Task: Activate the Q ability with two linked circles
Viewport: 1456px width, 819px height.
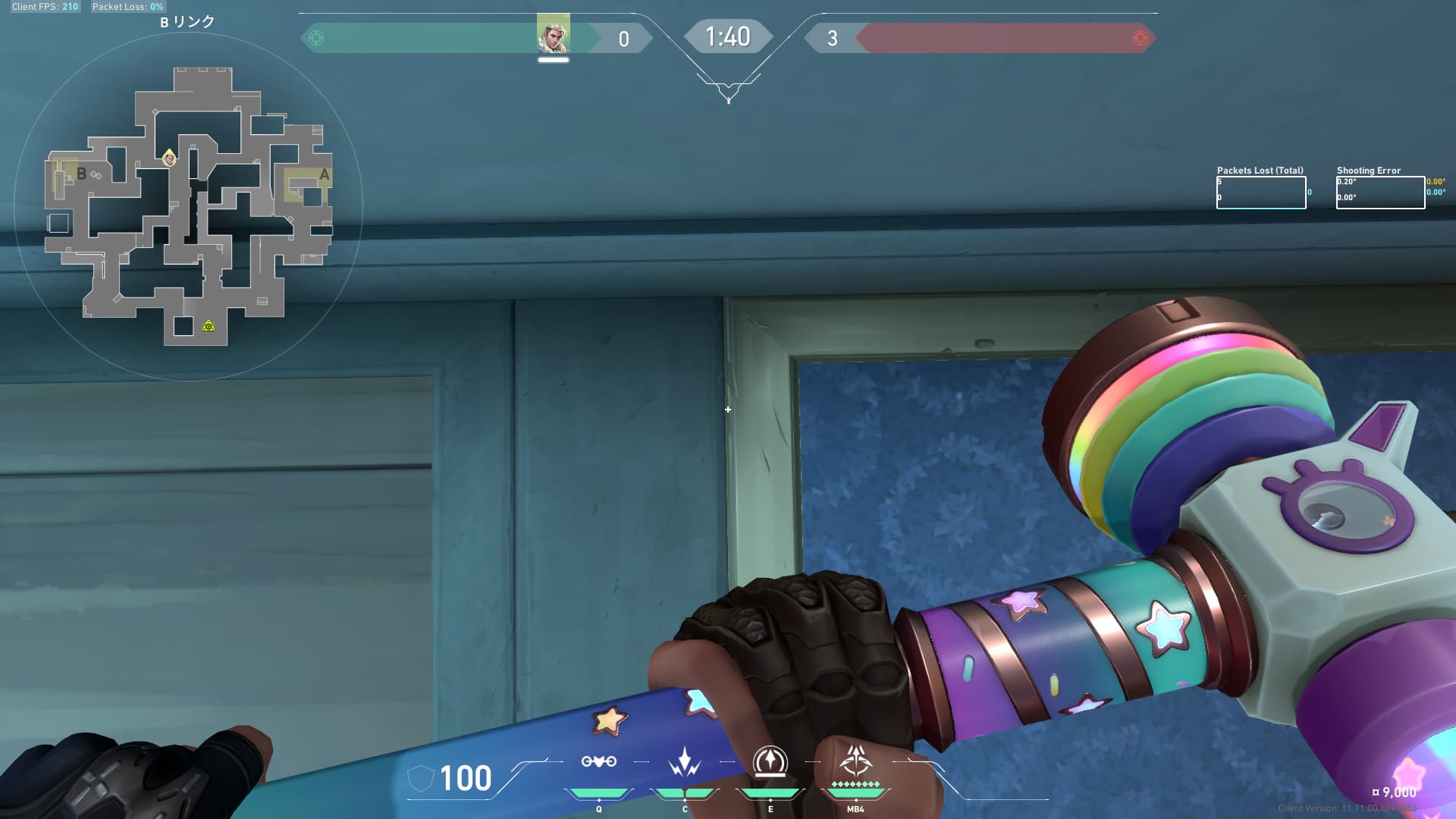Action: click(x=598, y=761)
